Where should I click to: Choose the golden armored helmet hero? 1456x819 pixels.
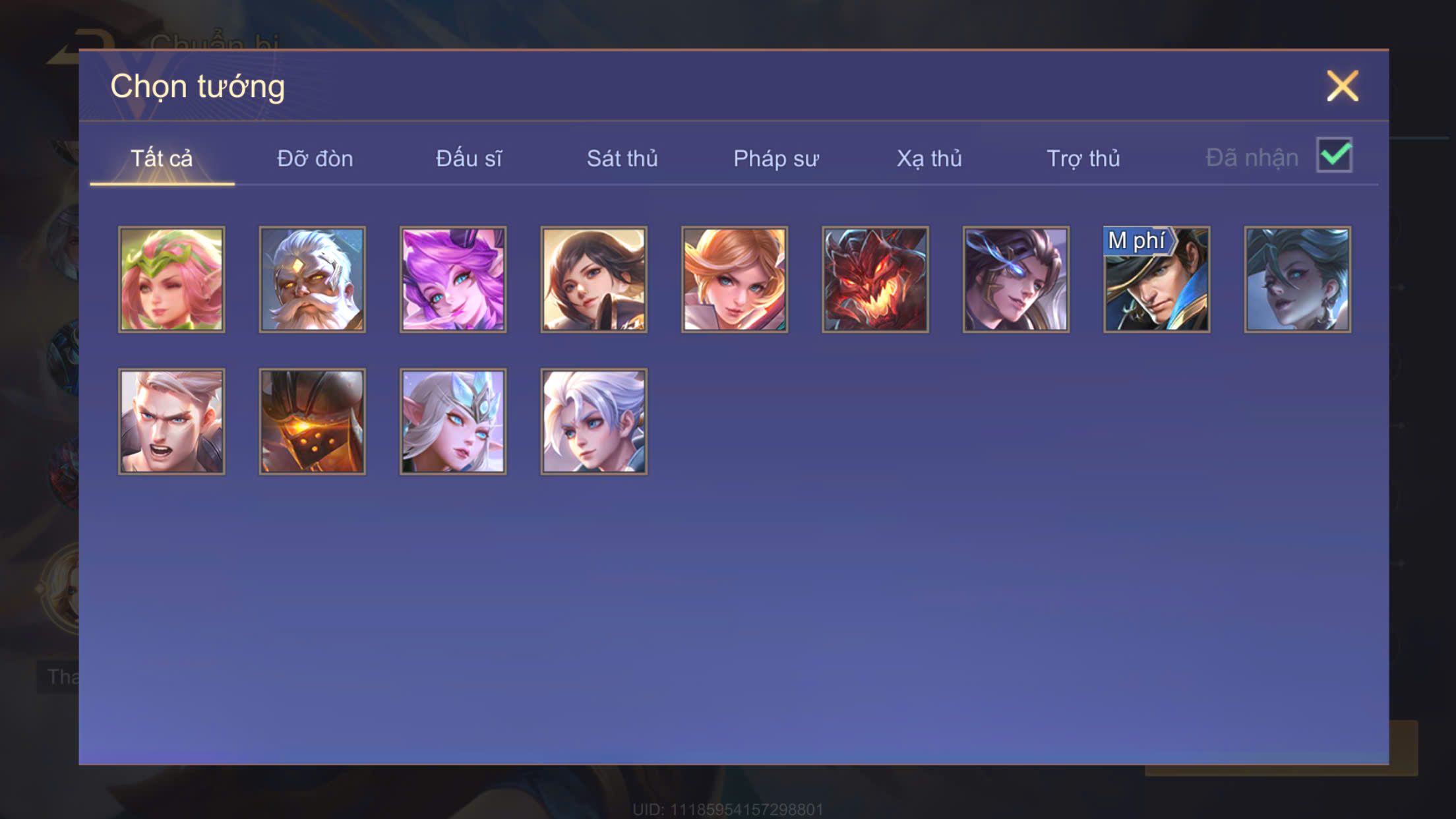click(313, 421)
